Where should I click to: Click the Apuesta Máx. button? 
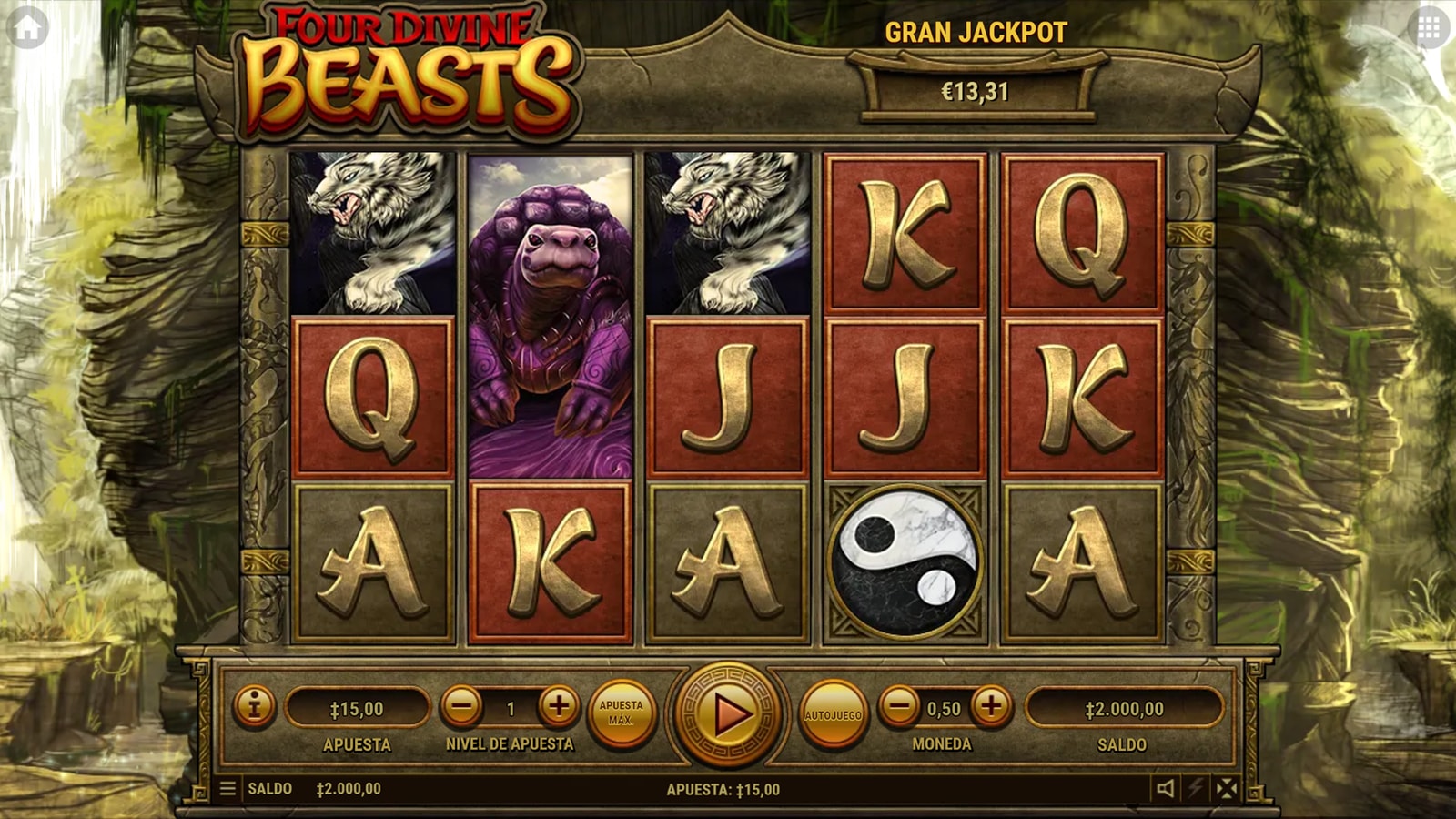point(622,713)
